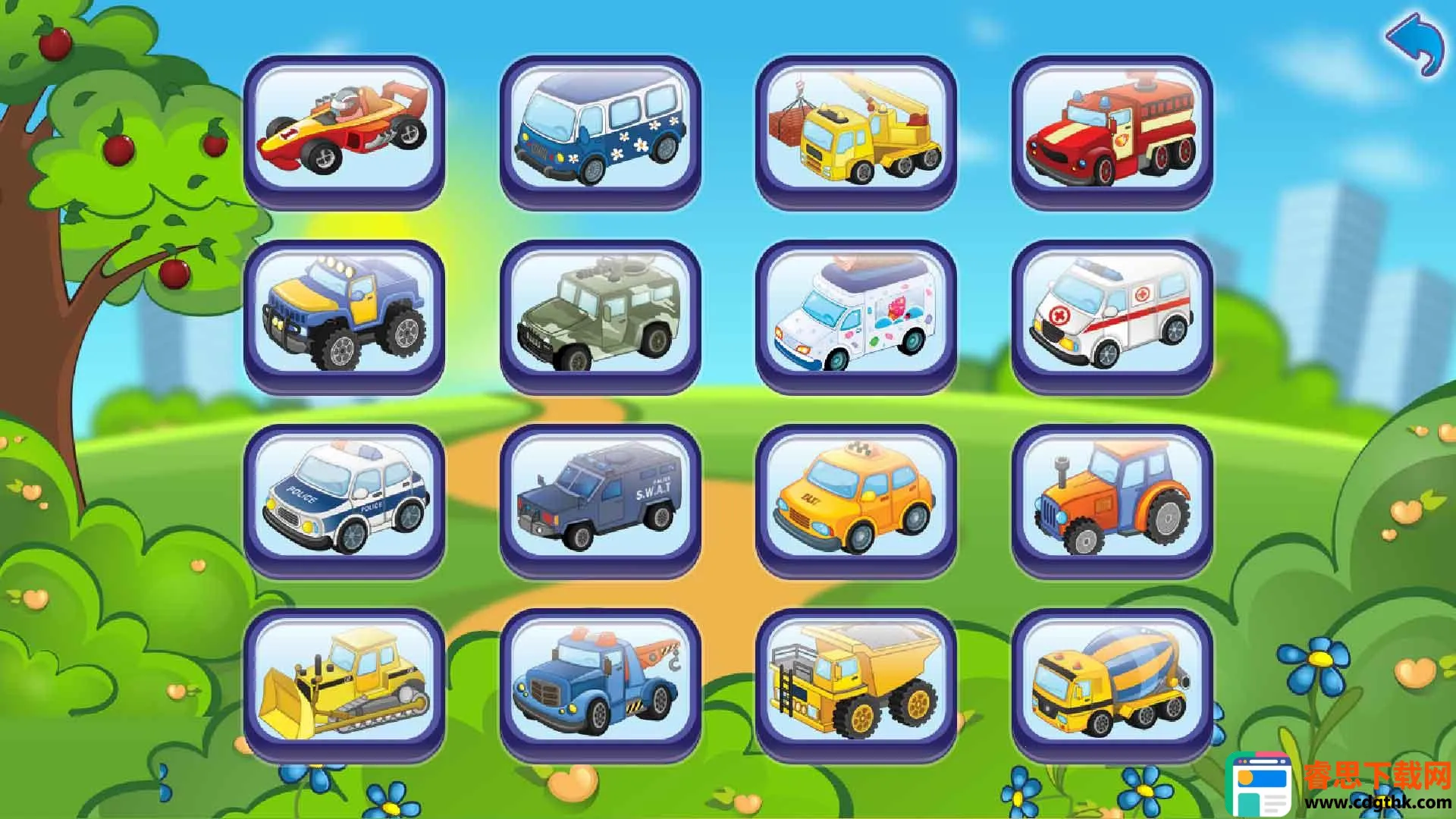
Task: Pick the yellow crane truck tile
Action: tap(855, 130)
